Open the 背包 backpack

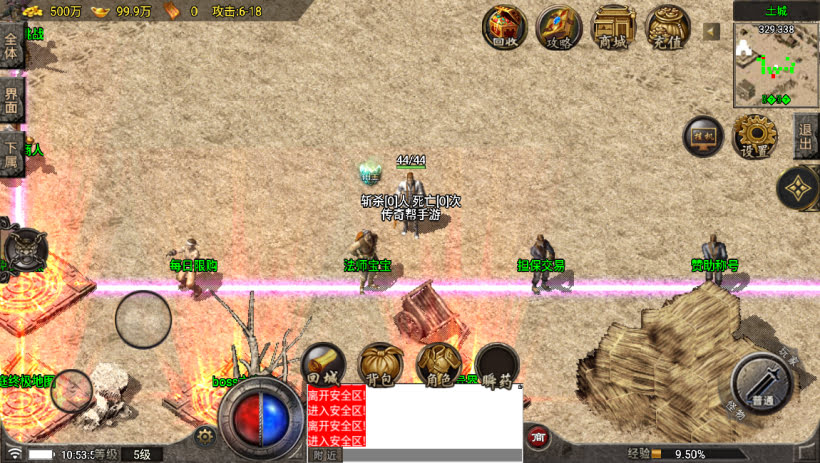click(x=380, y=365)
